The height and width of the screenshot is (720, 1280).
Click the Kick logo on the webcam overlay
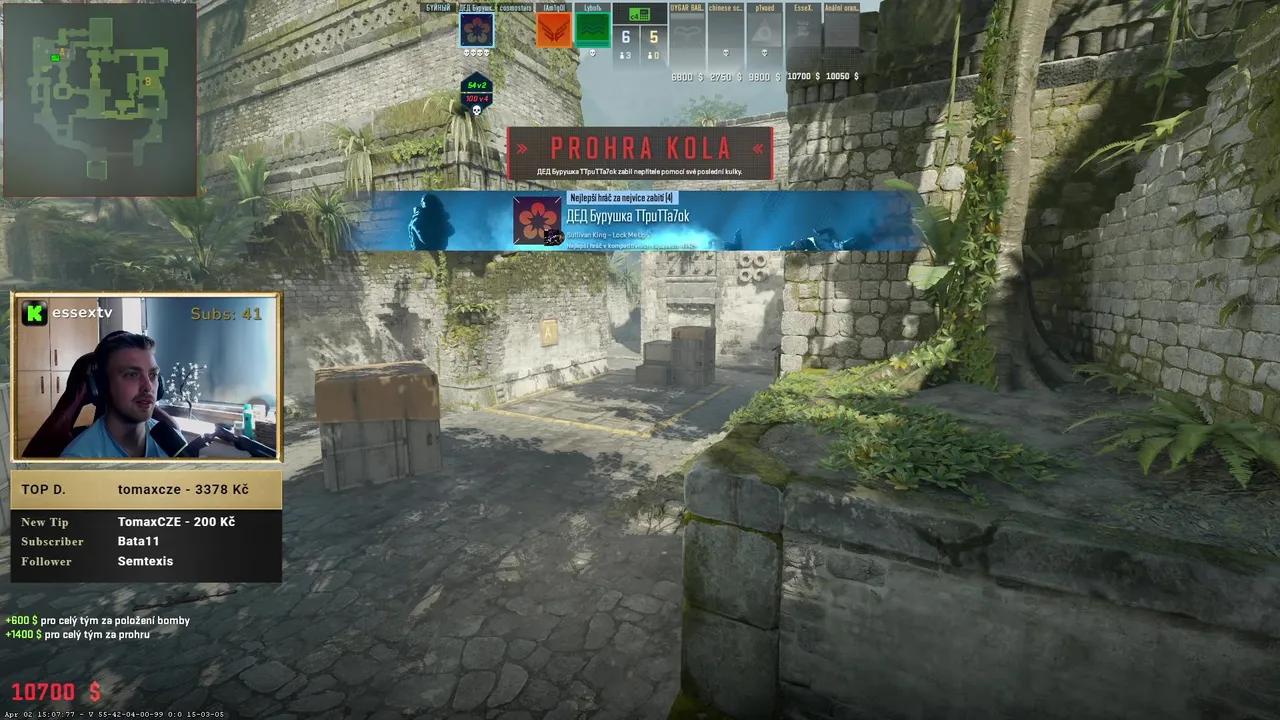click(x=33, y=313)
